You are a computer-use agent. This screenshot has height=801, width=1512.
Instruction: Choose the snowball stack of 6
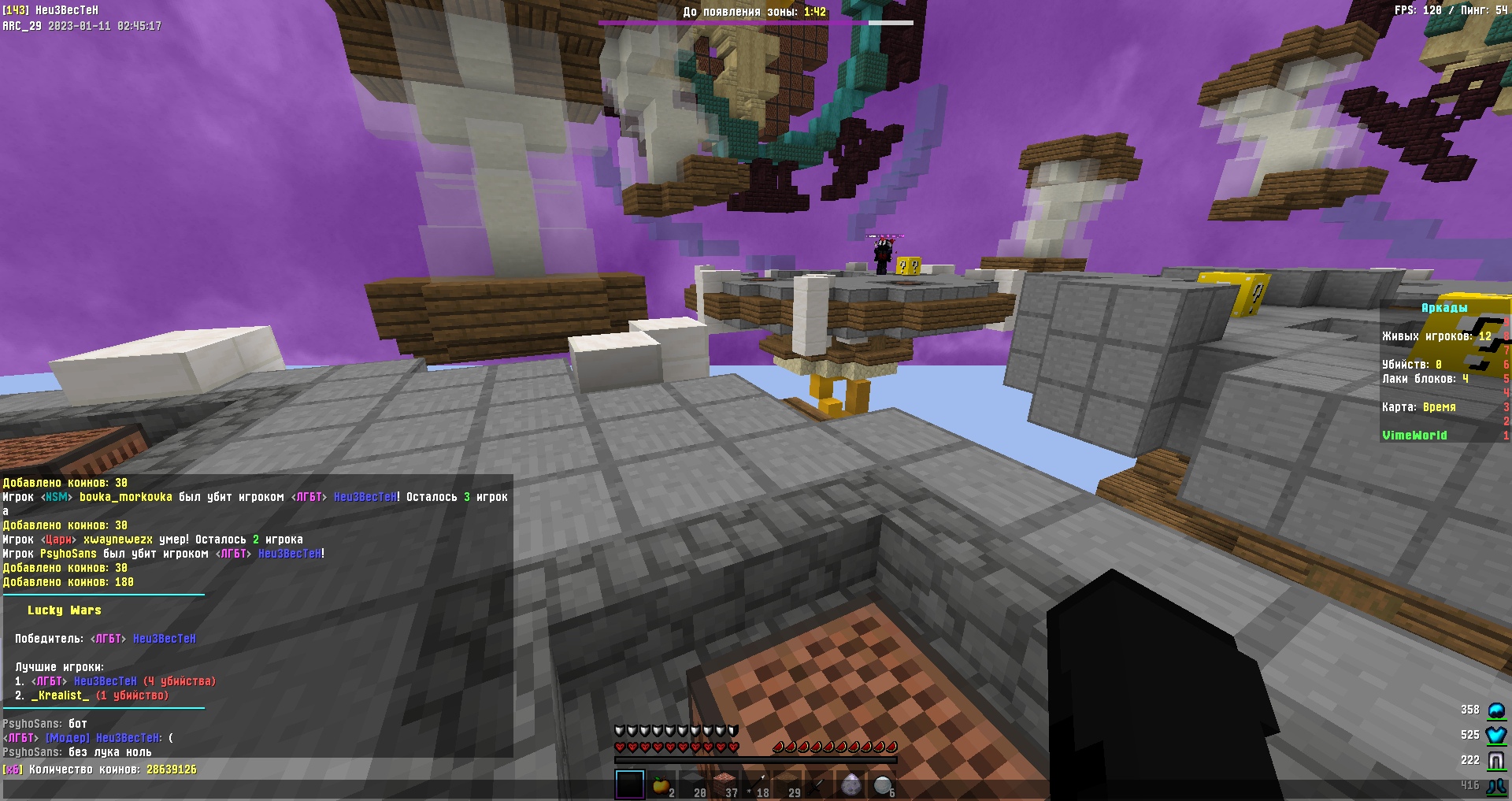(x=882, y=785)
